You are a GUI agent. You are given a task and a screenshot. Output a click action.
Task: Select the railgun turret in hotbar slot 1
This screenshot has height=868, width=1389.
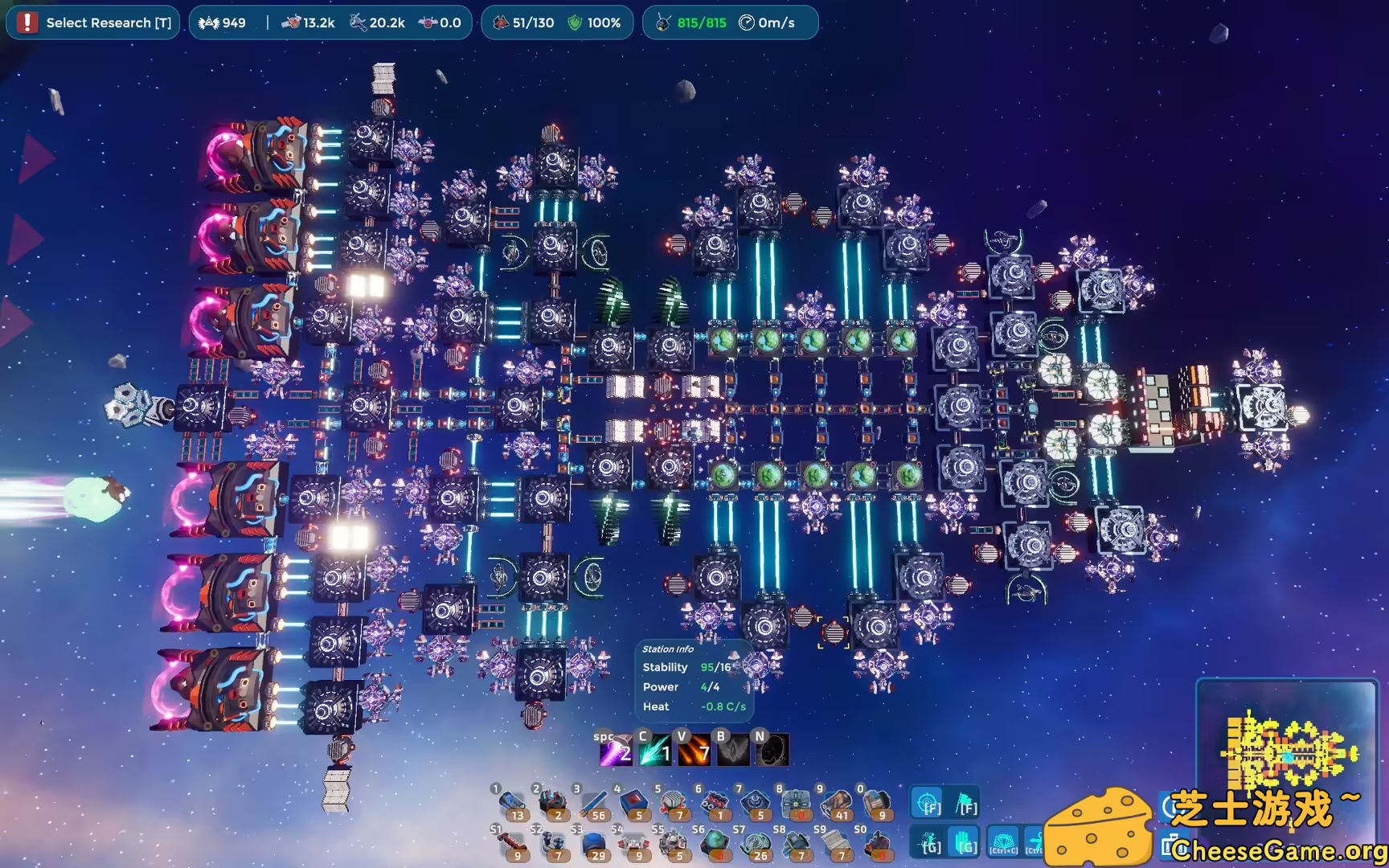click(512, 804)
